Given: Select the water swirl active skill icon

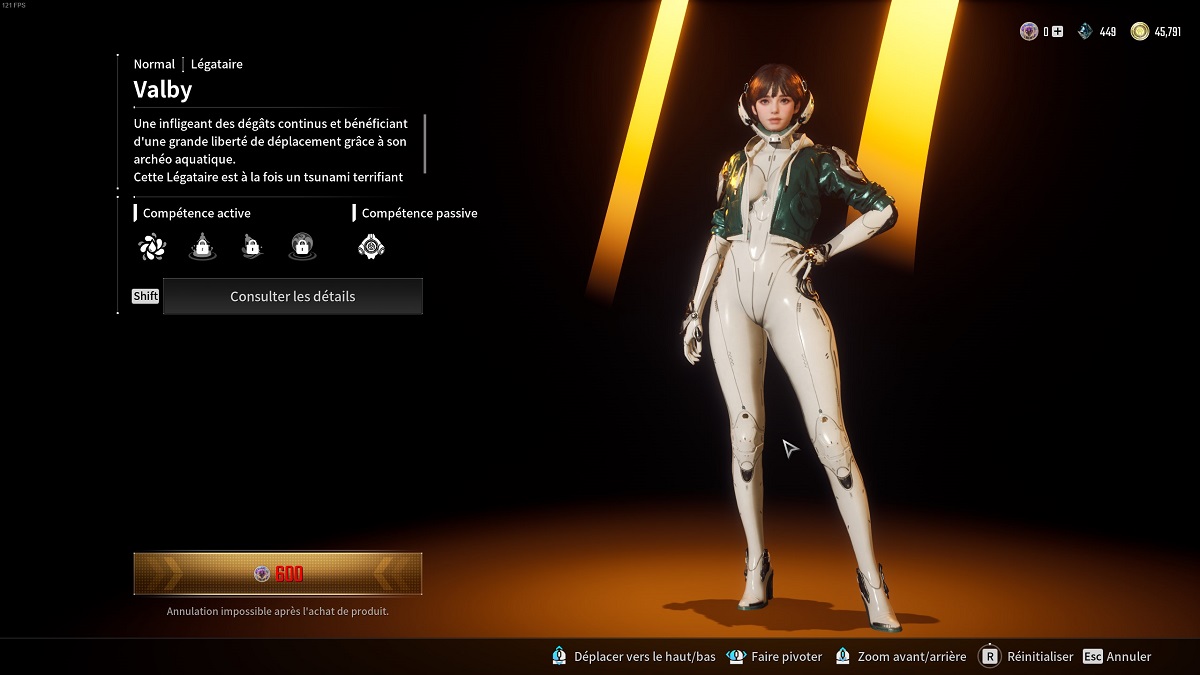Looking at the screenshot, I should pos(152,246).
